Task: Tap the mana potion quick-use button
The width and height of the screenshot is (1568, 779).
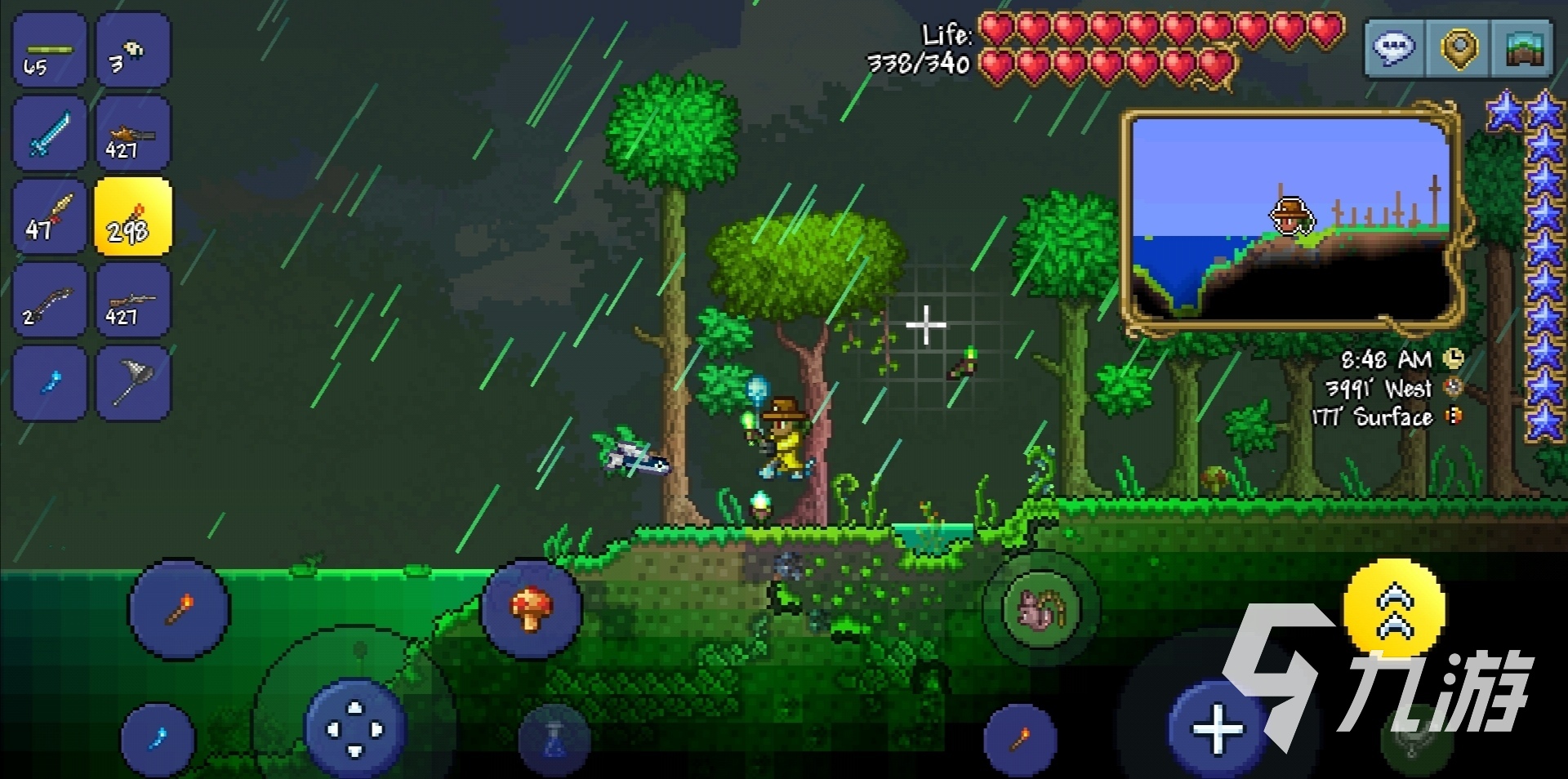Action: (x=555, y=740)
